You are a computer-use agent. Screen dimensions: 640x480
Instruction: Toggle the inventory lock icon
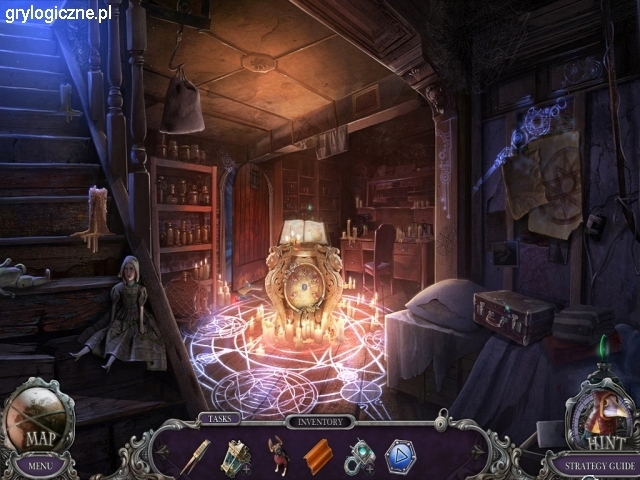pyautogui.click(x=440, y=424)
